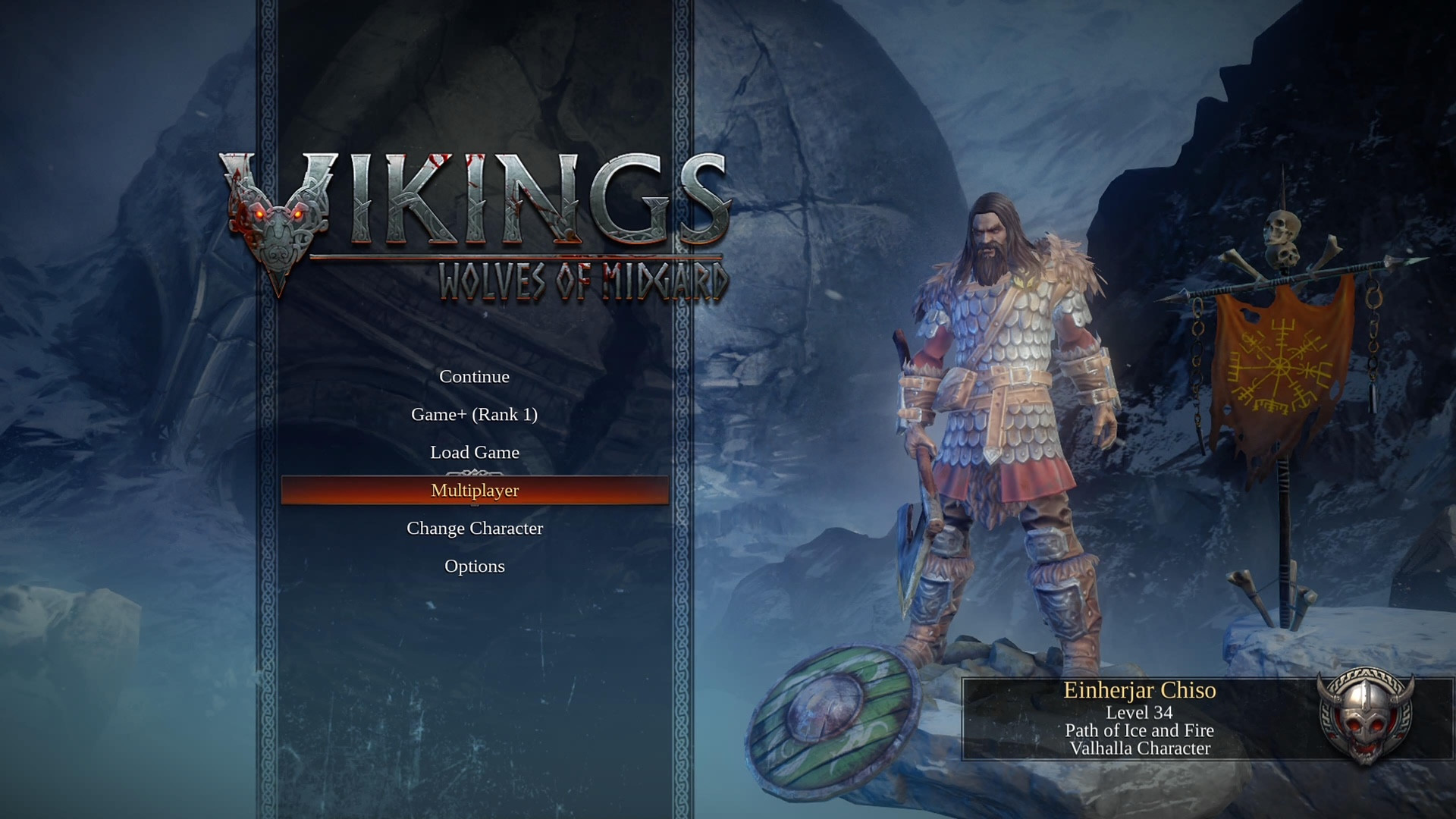
Task: Select the Multiplayer menu entry
Action: click(x=474, y=490)
